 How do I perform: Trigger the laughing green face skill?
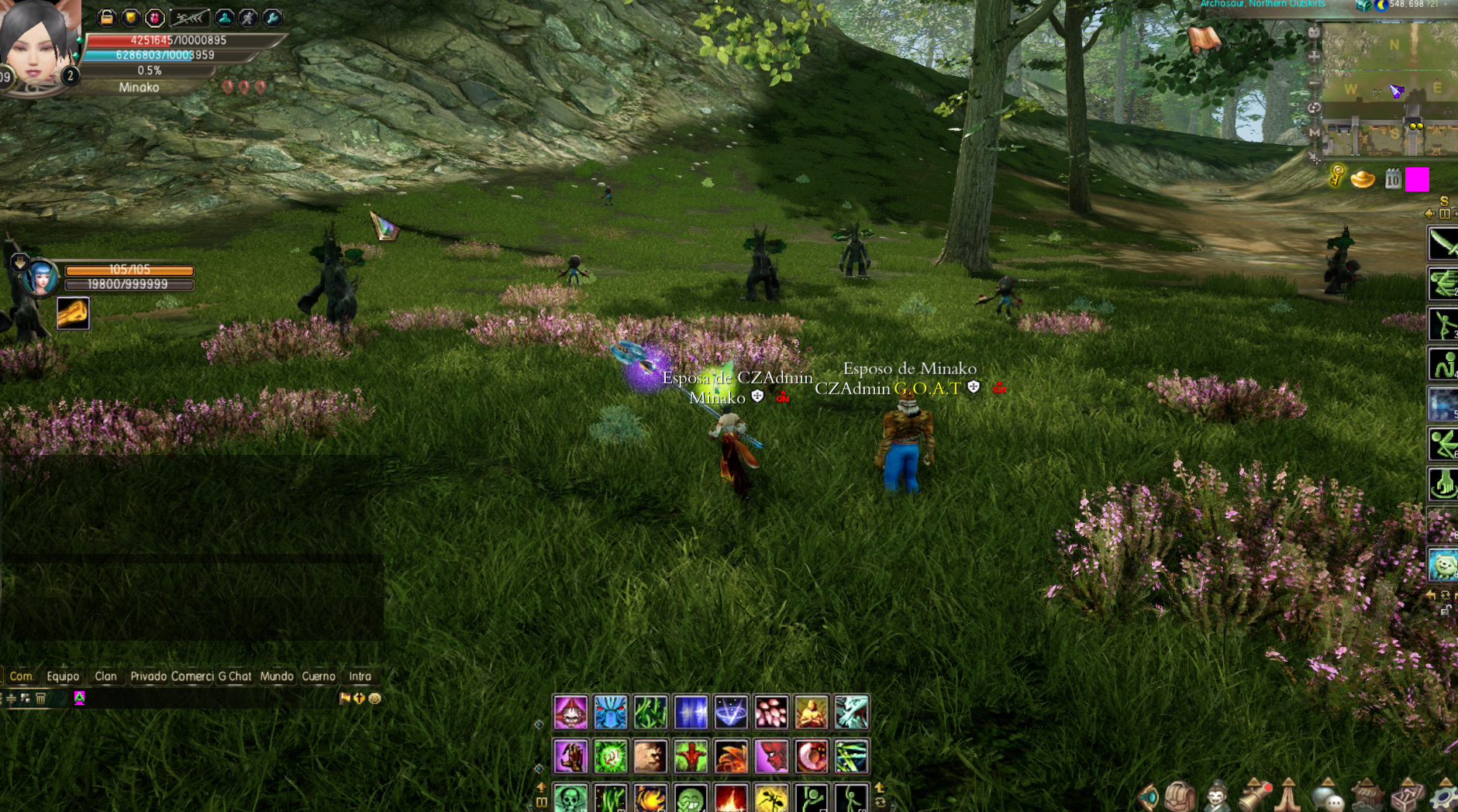[x=691, y=799]
